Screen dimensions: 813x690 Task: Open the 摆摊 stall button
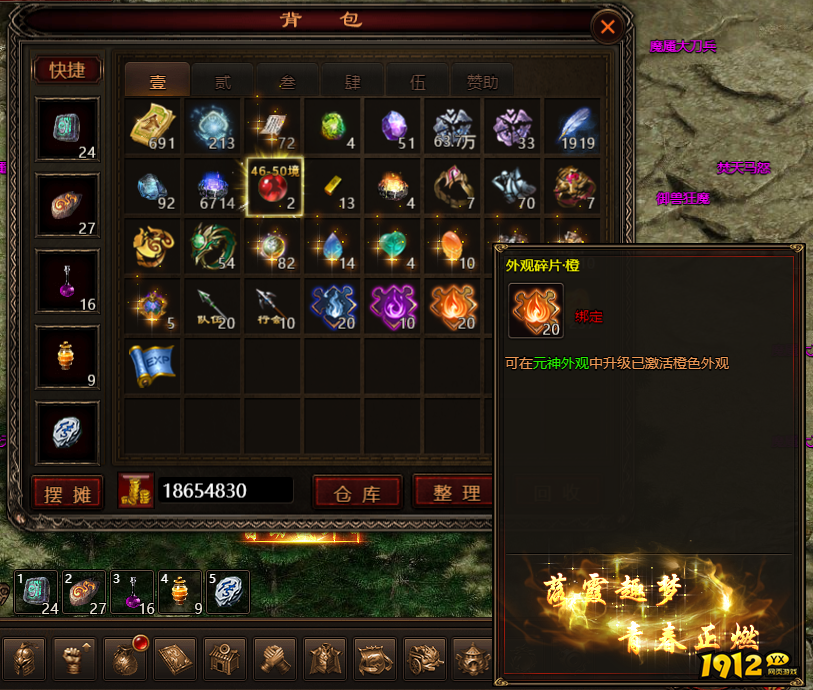pyautogui.click(x=67, y=492)
